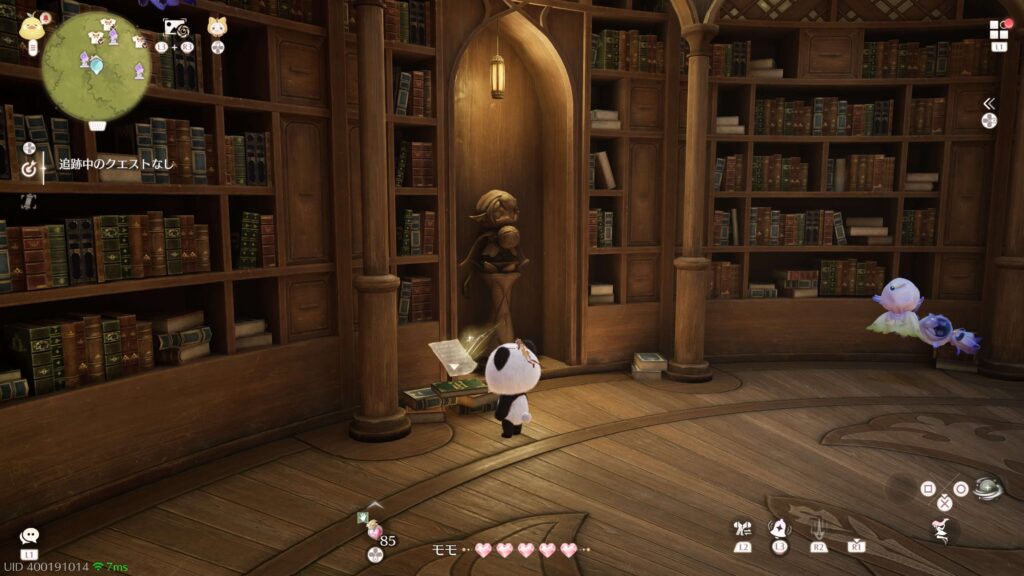Activate the faded downward arrow ability
The height and width of the screenshot is (576, 1024).
point(818,527)
